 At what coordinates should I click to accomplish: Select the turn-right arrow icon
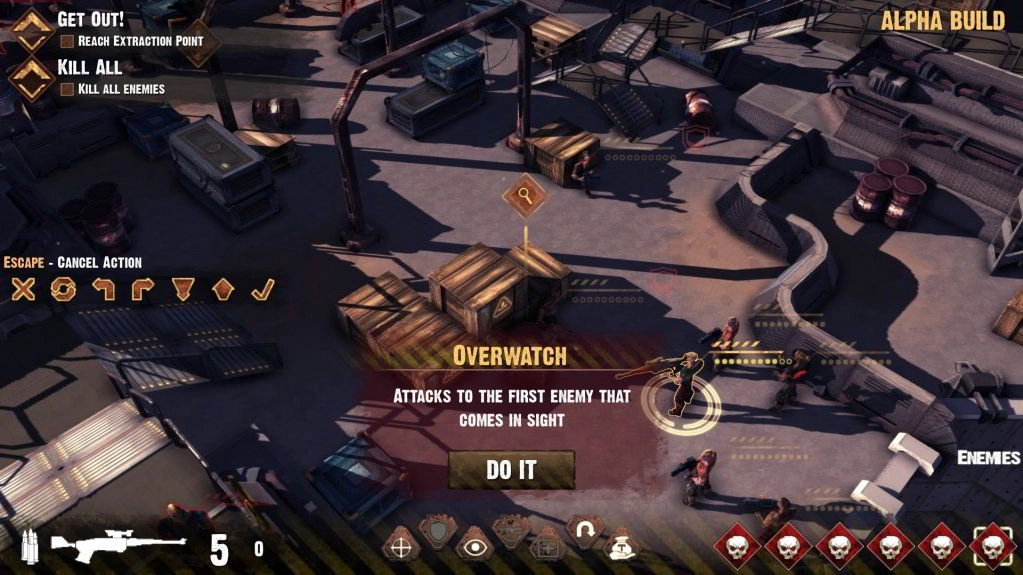[x=142, y=290]
